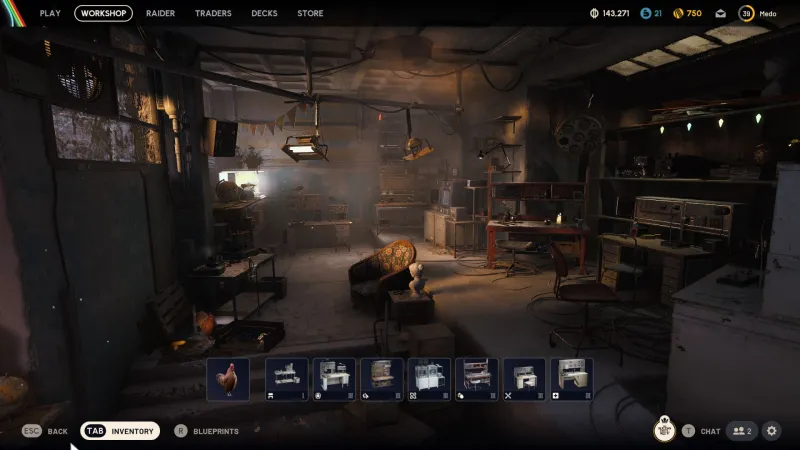The image size is (800, 450).
Task: Open the Decks tab
Action: 264,13
